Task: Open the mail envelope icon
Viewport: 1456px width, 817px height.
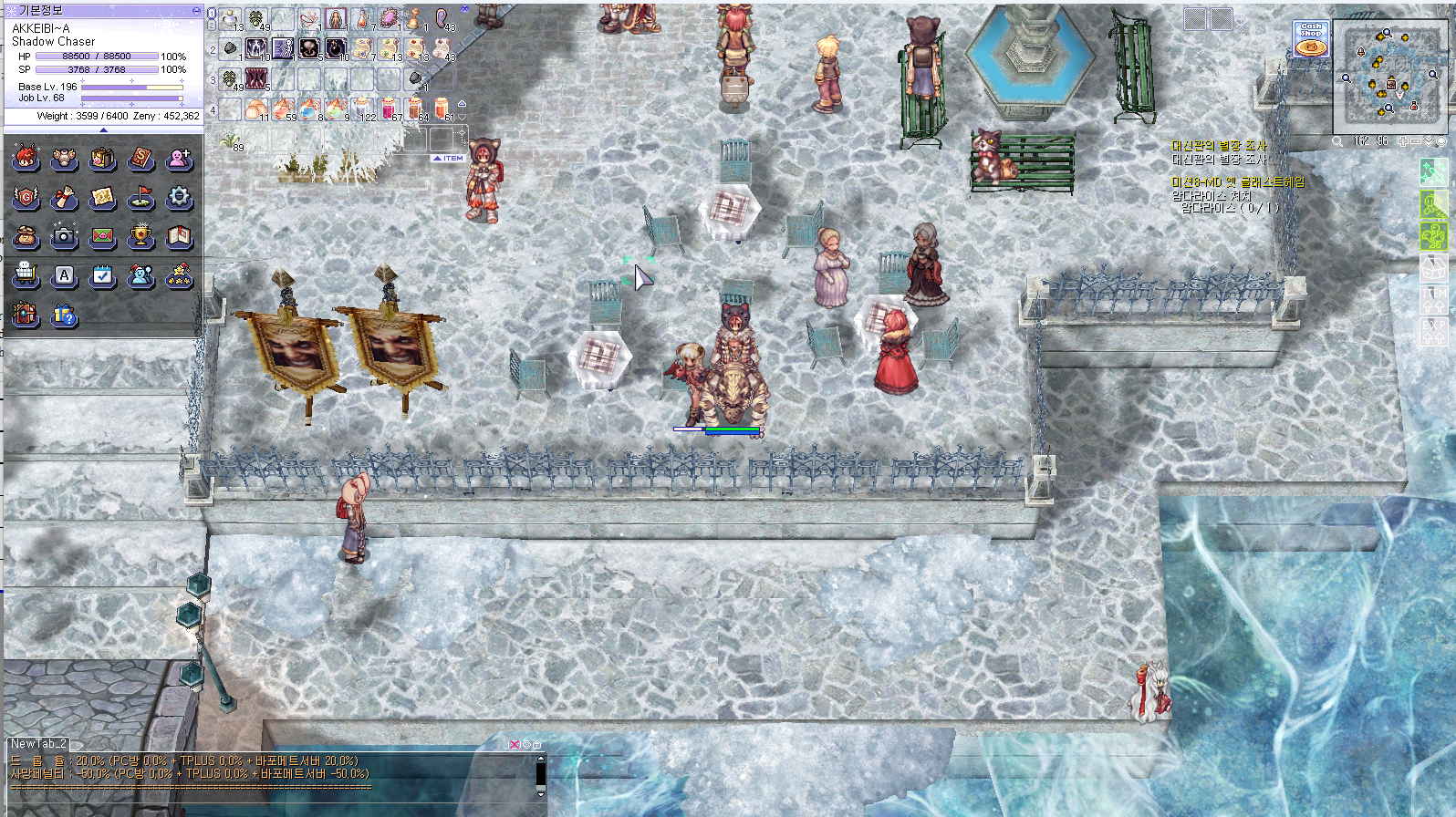Action: point(102,236)
